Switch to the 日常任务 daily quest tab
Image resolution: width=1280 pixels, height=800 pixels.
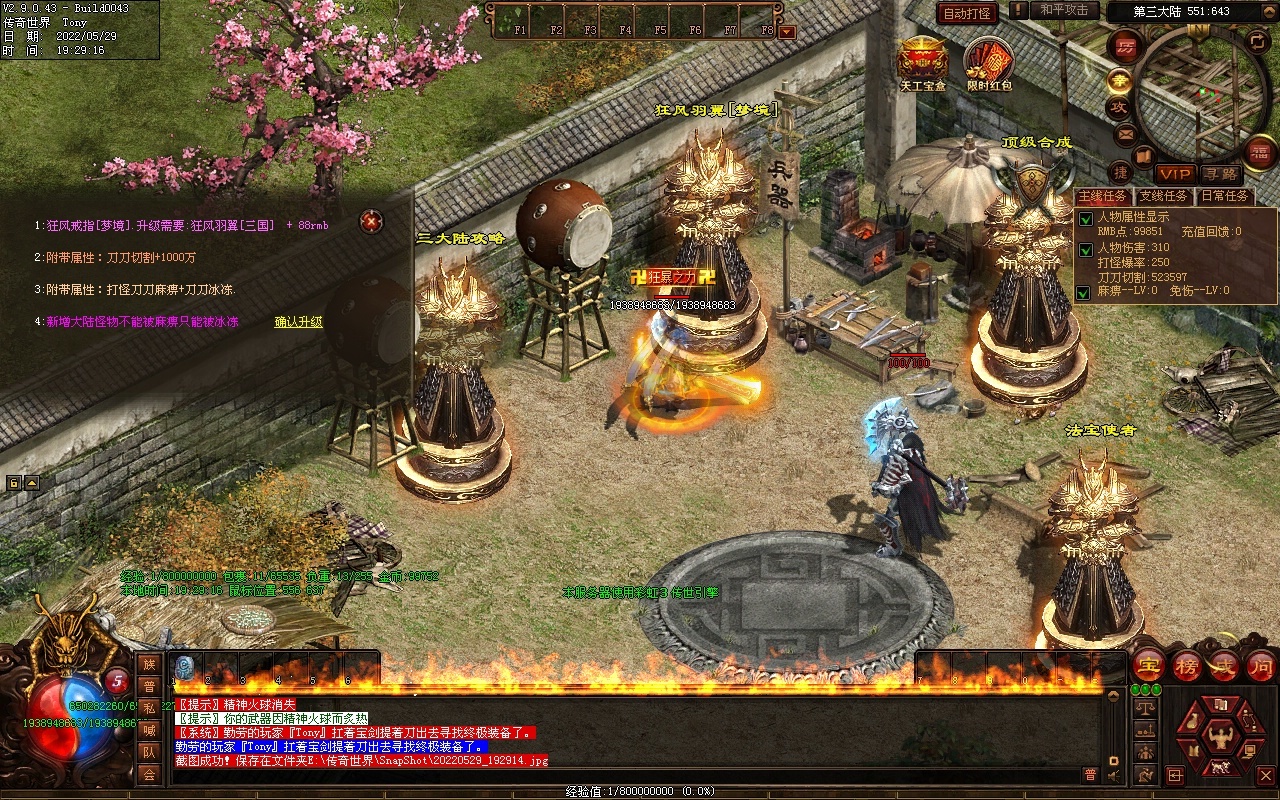tap(1224, 196)
